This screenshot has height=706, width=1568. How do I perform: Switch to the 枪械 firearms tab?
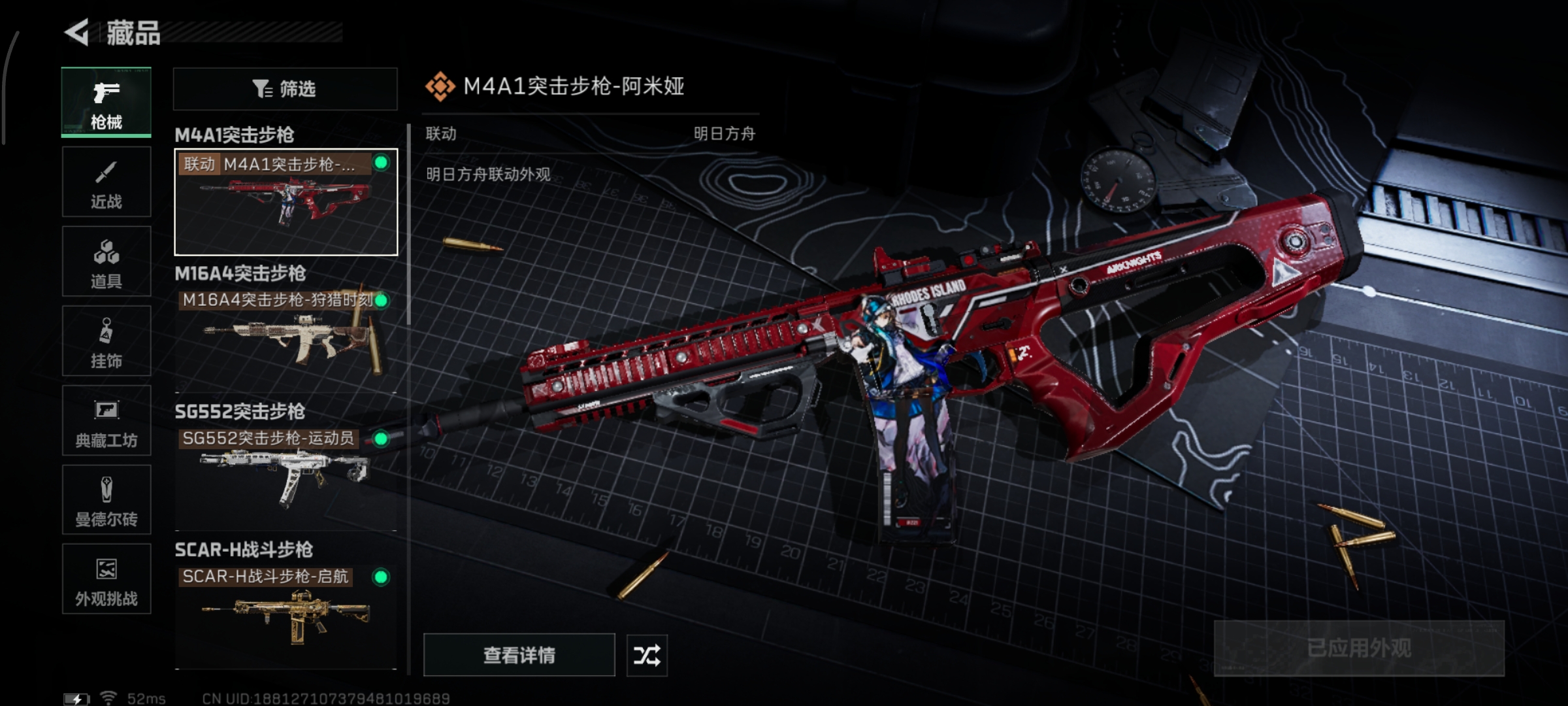(106, 102)
